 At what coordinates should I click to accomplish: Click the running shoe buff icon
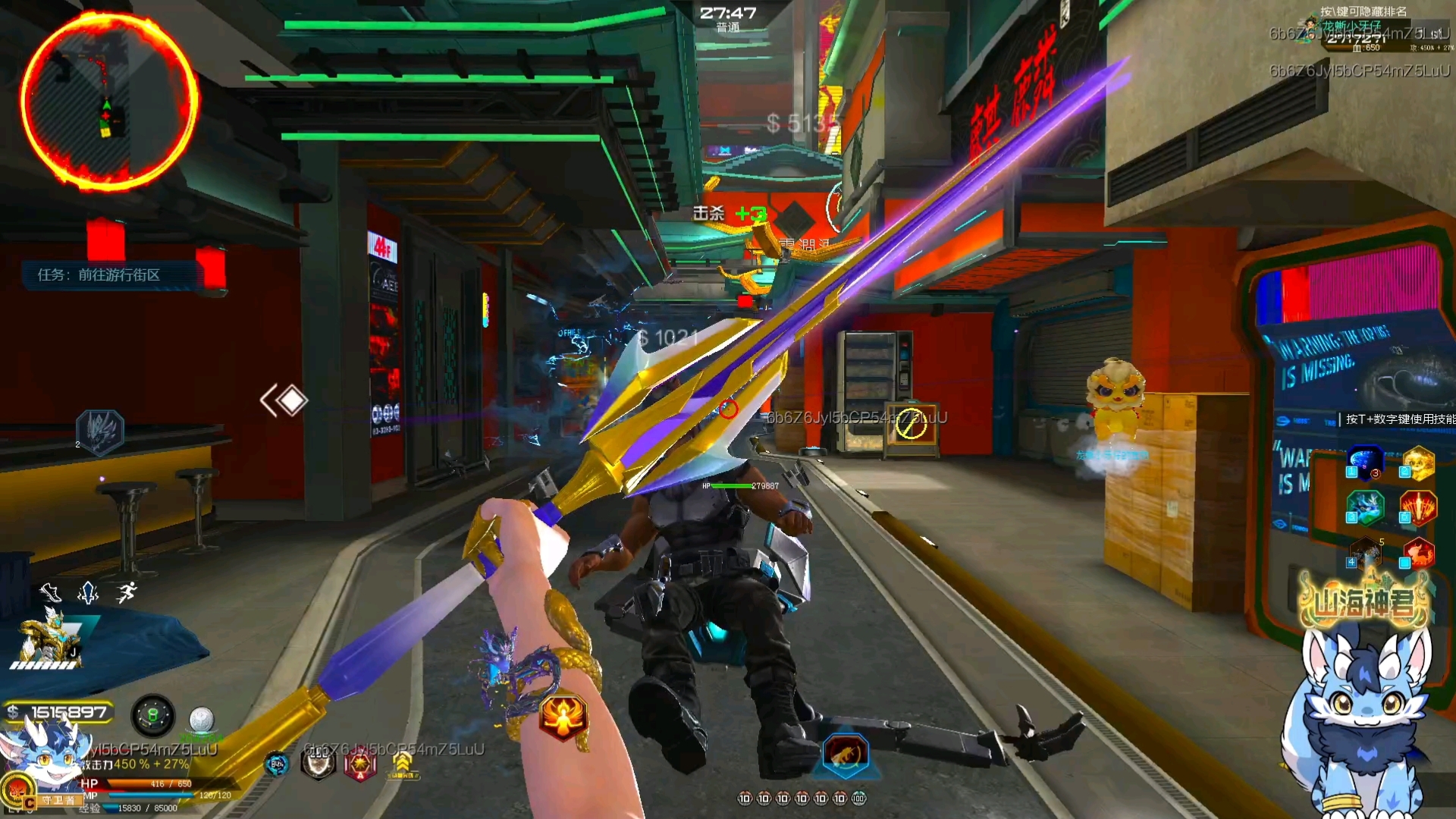[51, 592]
